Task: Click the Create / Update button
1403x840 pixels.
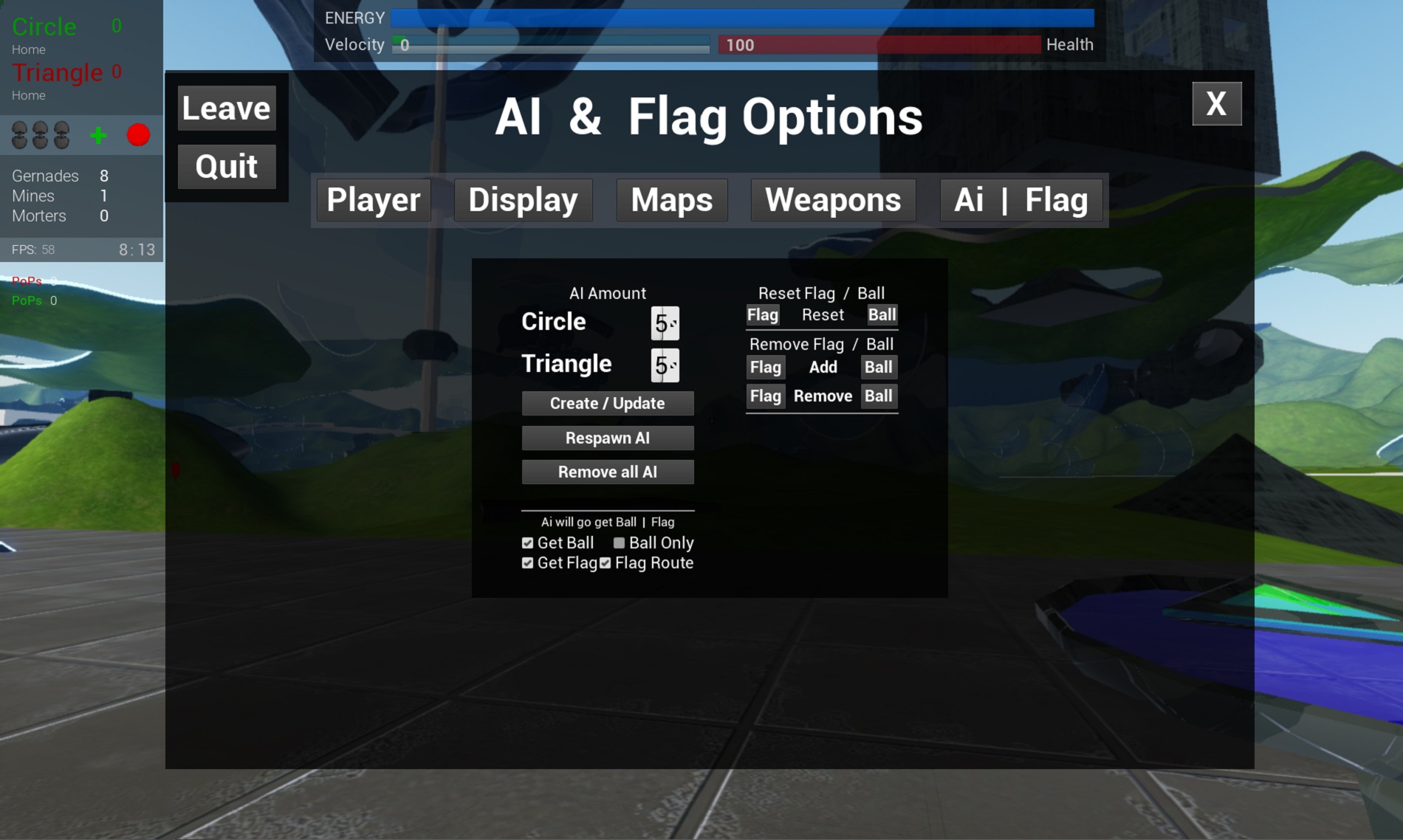Action: pos(607,404)
